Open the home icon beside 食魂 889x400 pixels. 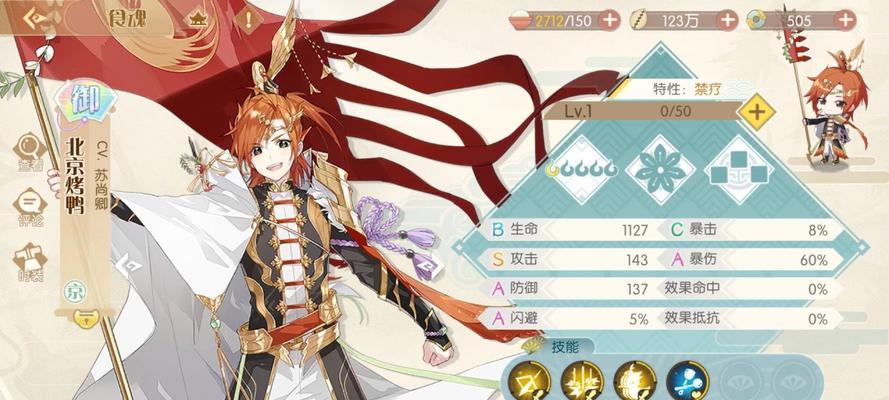tap(197, 19)
